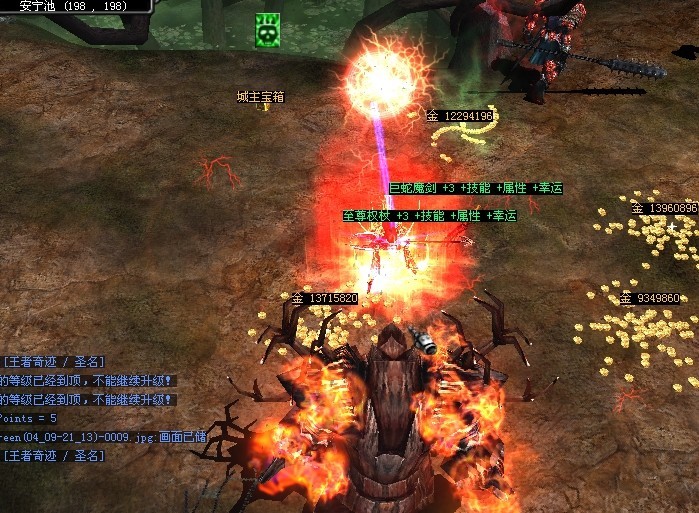The height and width of the screenshot is (513, 699).
Task: Select the 城主宝箱 name label
Action: click(x=260, y=97)
